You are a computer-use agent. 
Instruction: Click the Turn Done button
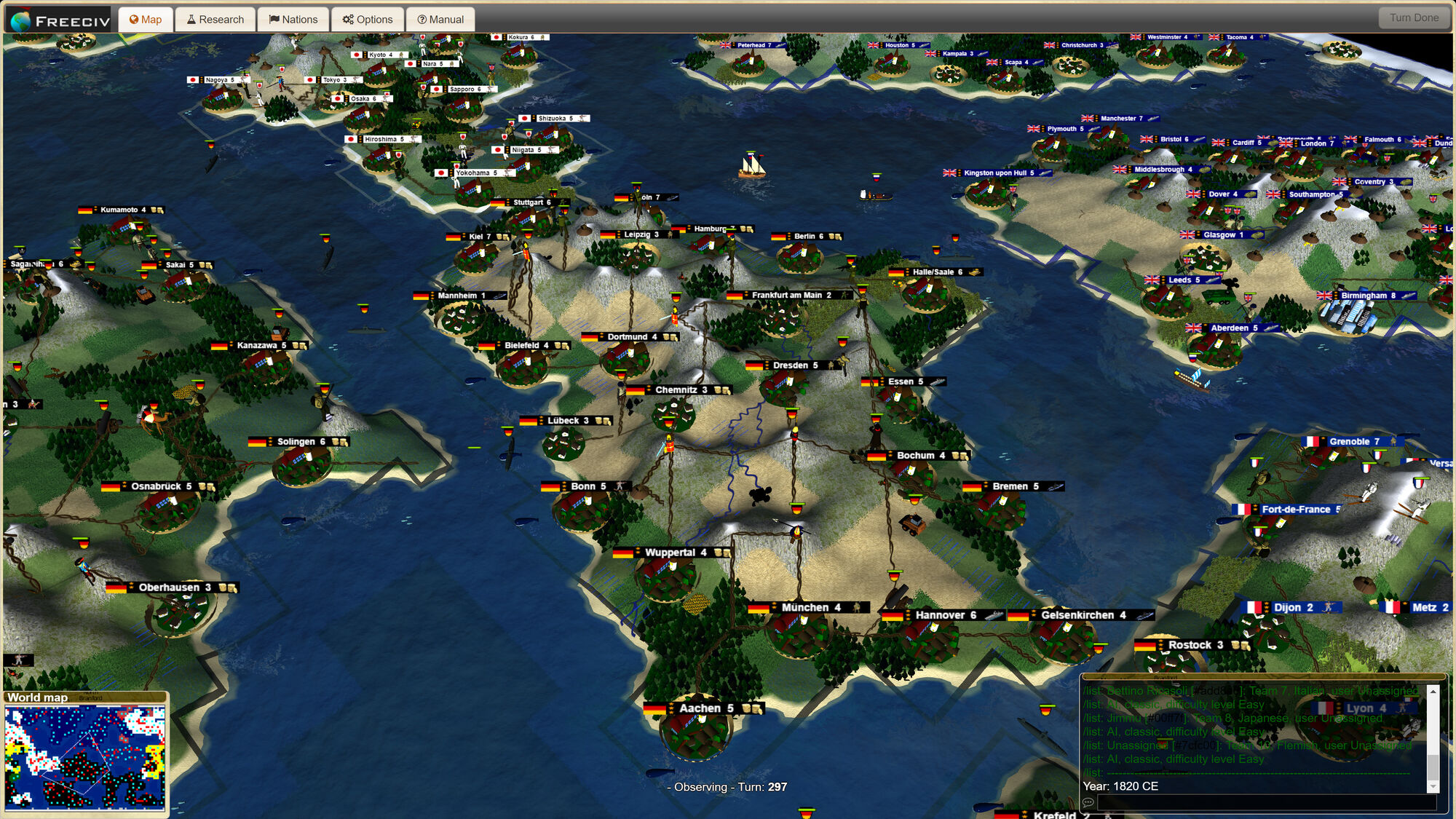(1414, 18)
